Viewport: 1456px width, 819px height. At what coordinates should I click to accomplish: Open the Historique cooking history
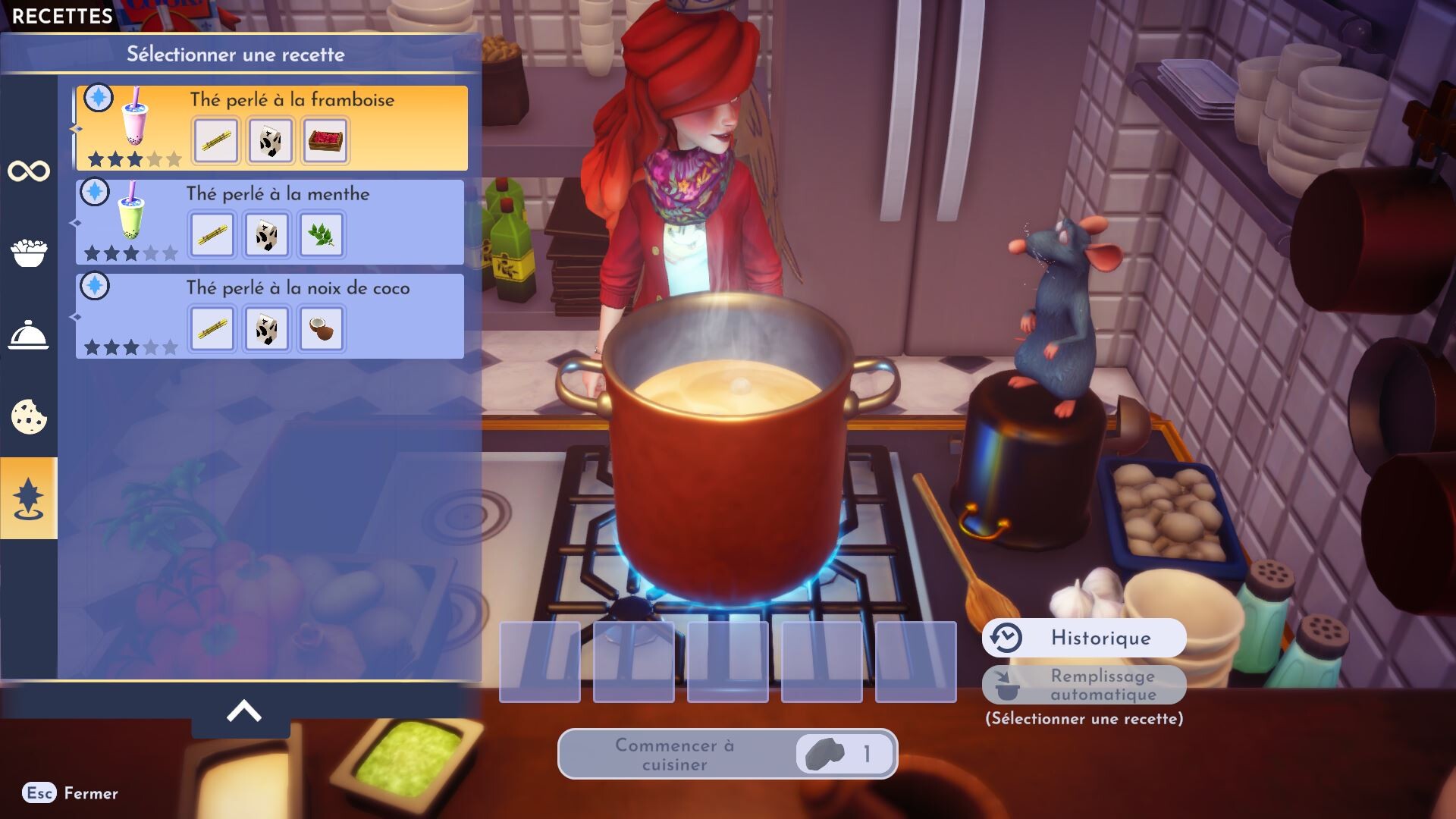coord(1084,638)
